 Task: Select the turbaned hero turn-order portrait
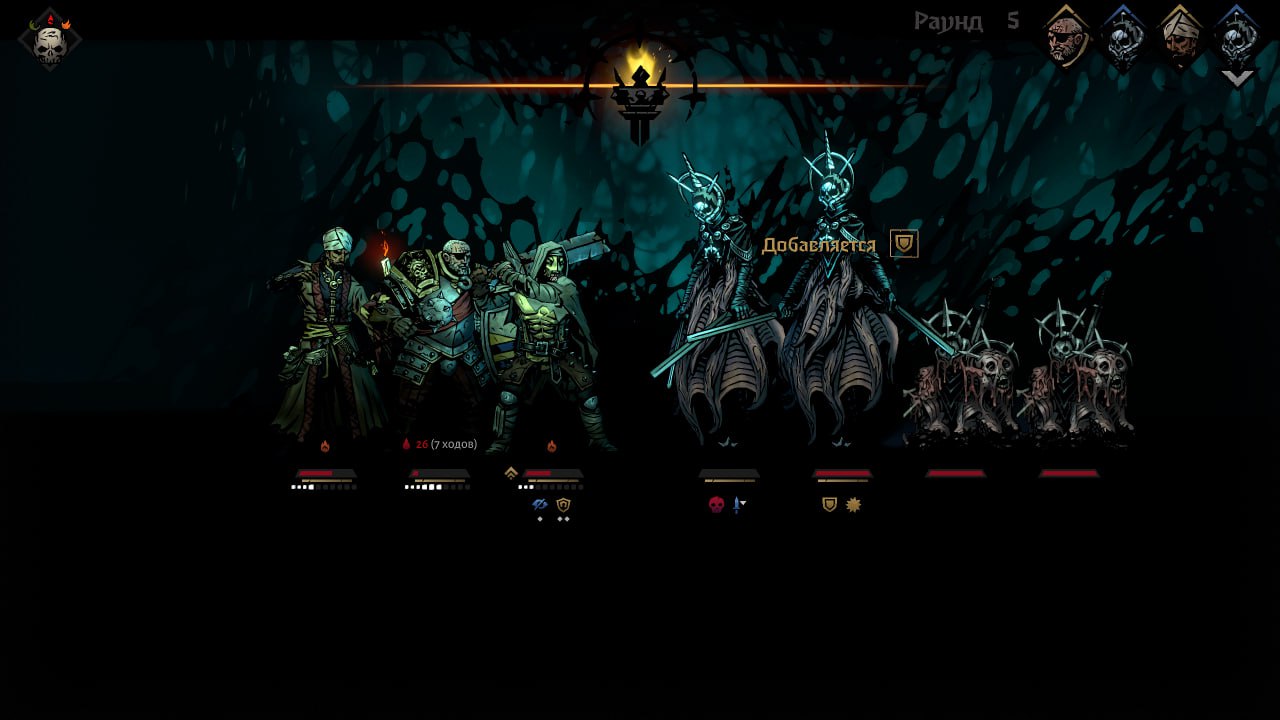1180,37
